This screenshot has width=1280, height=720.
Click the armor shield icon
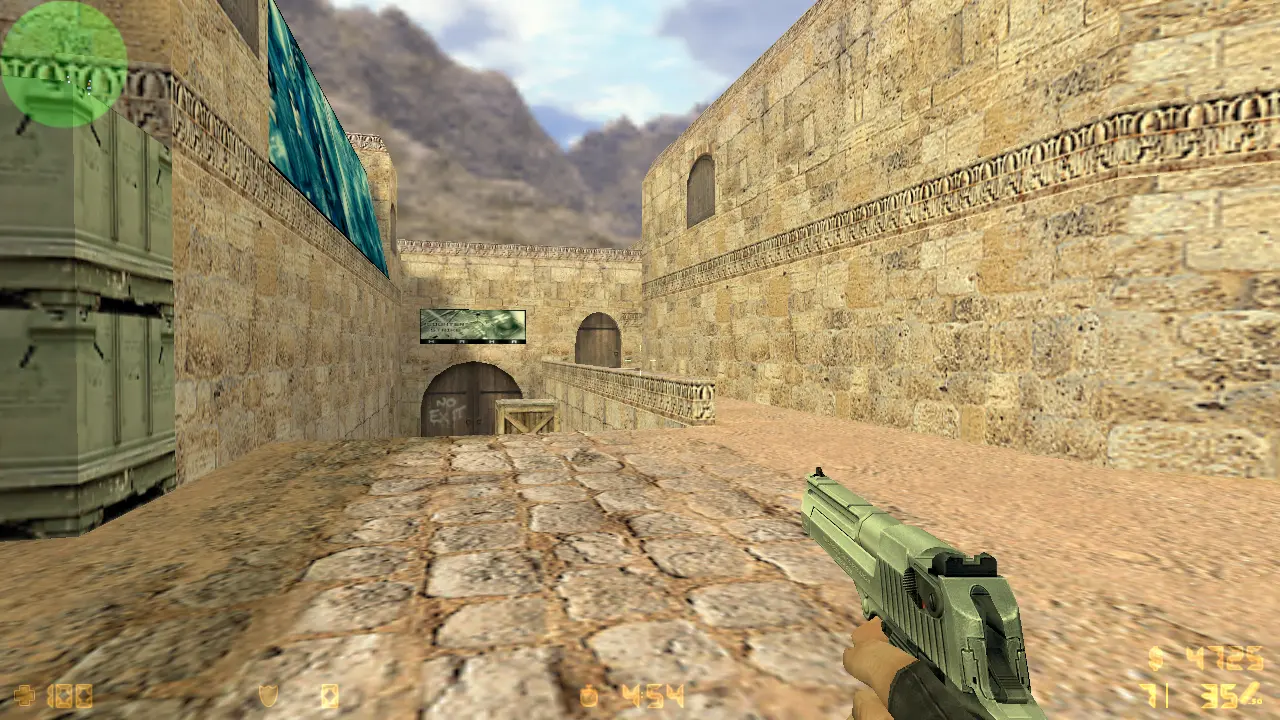(268, 695)
